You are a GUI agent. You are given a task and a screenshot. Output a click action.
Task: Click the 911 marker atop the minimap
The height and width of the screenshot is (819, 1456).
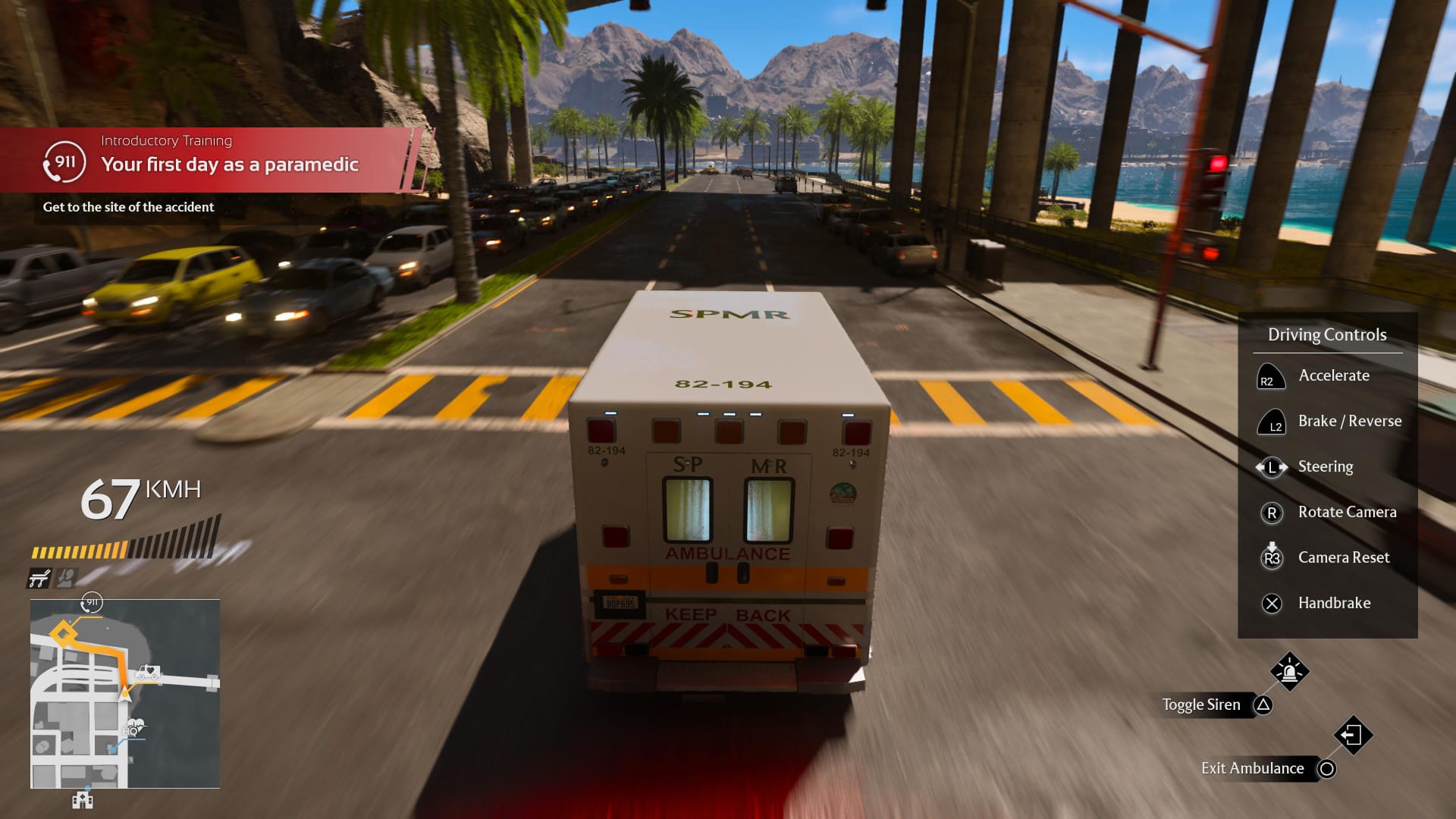(x=92, y=603)
